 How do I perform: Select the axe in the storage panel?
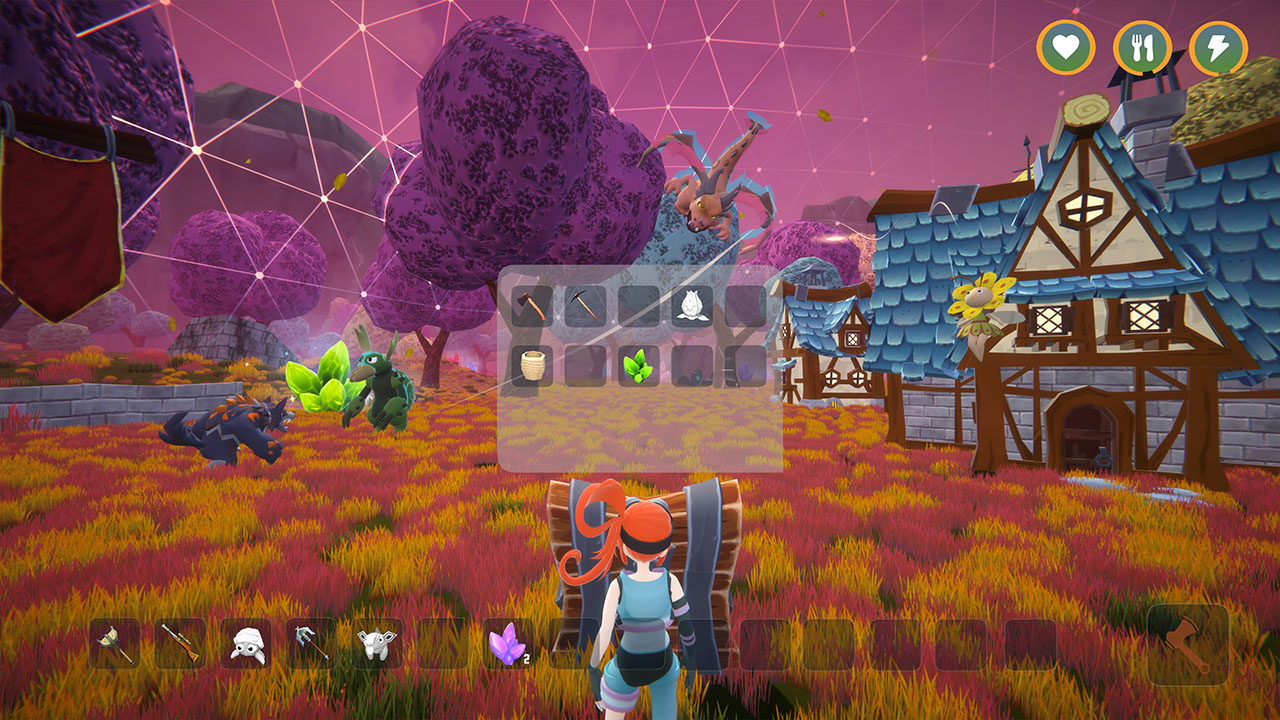coord(530,306)
